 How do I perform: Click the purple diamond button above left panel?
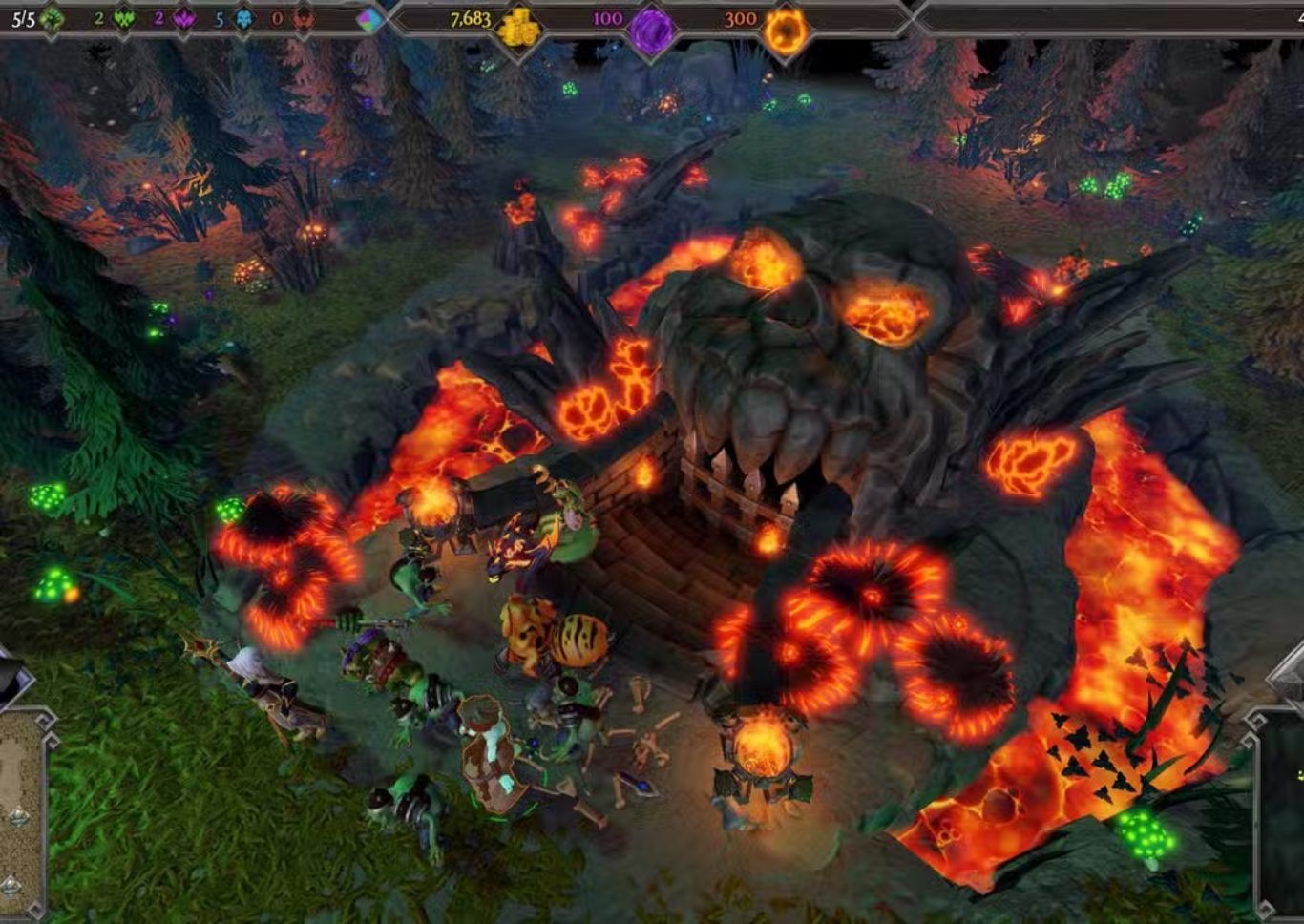[x=13, y=680]
